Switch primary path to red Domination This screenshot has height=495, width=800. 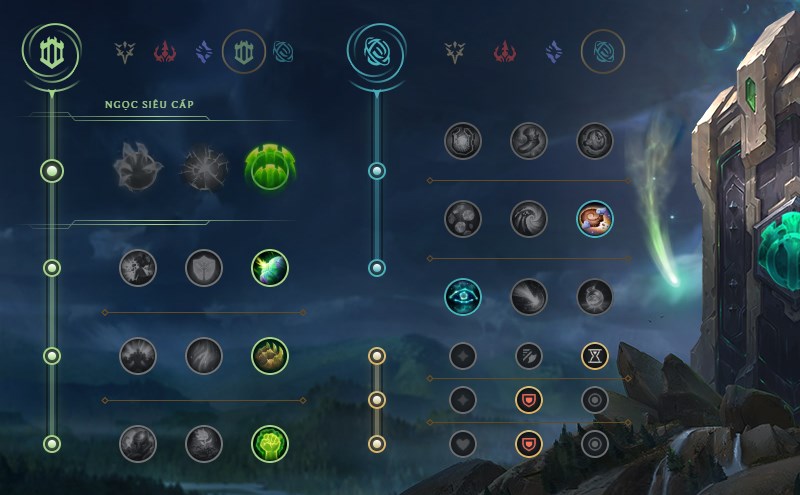tap(165, 51)
